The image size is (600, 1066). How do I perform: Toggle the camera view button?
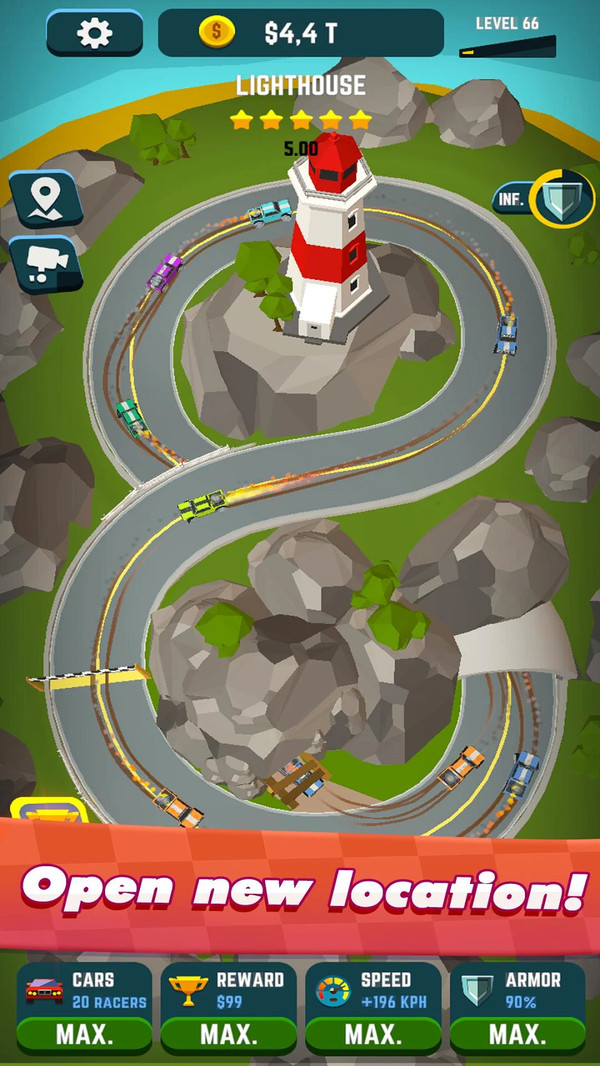pos(43,262)
